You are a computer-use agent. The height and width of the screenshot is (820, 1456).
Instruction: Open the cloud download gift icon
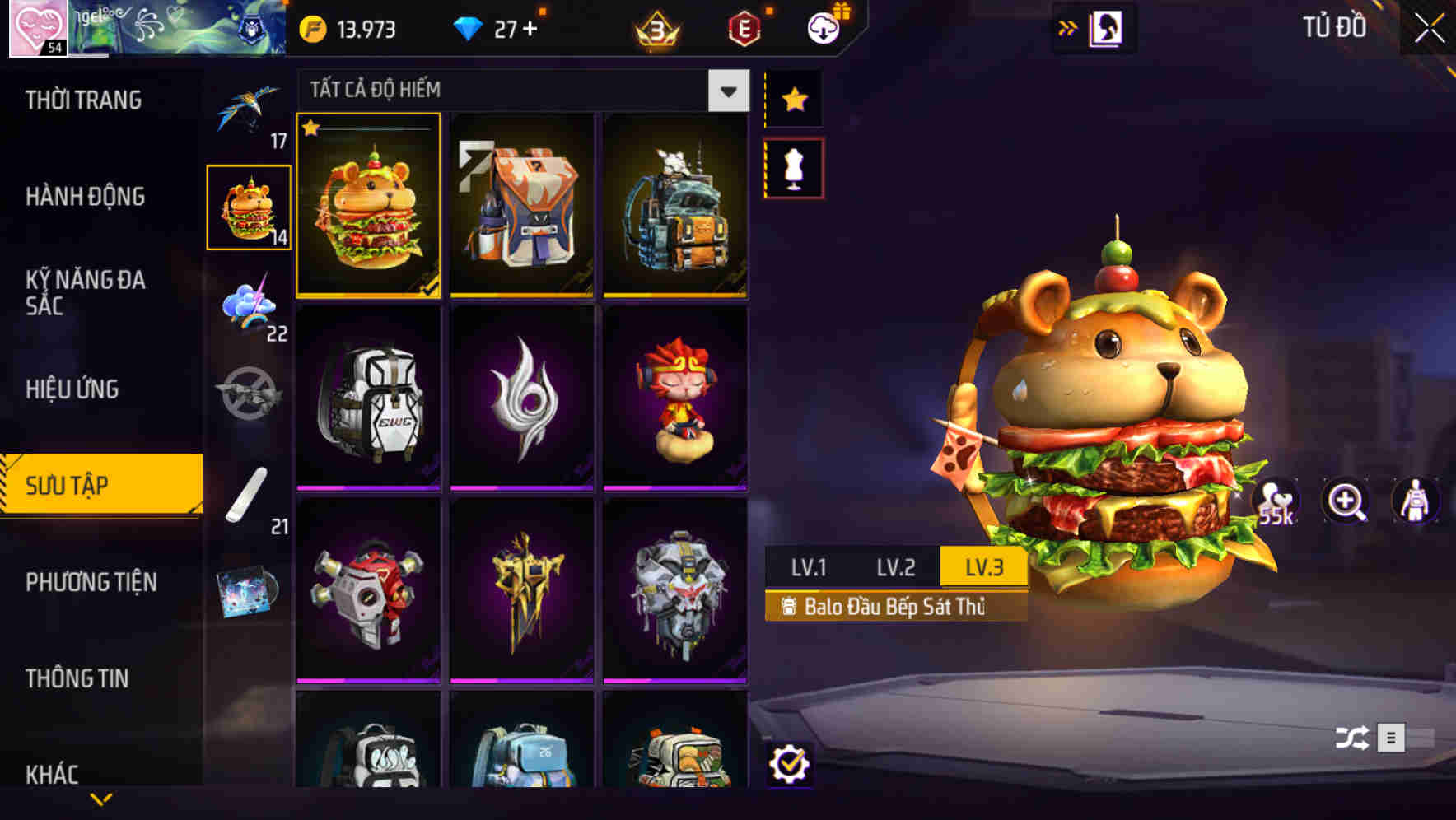[x=822, y=27]
